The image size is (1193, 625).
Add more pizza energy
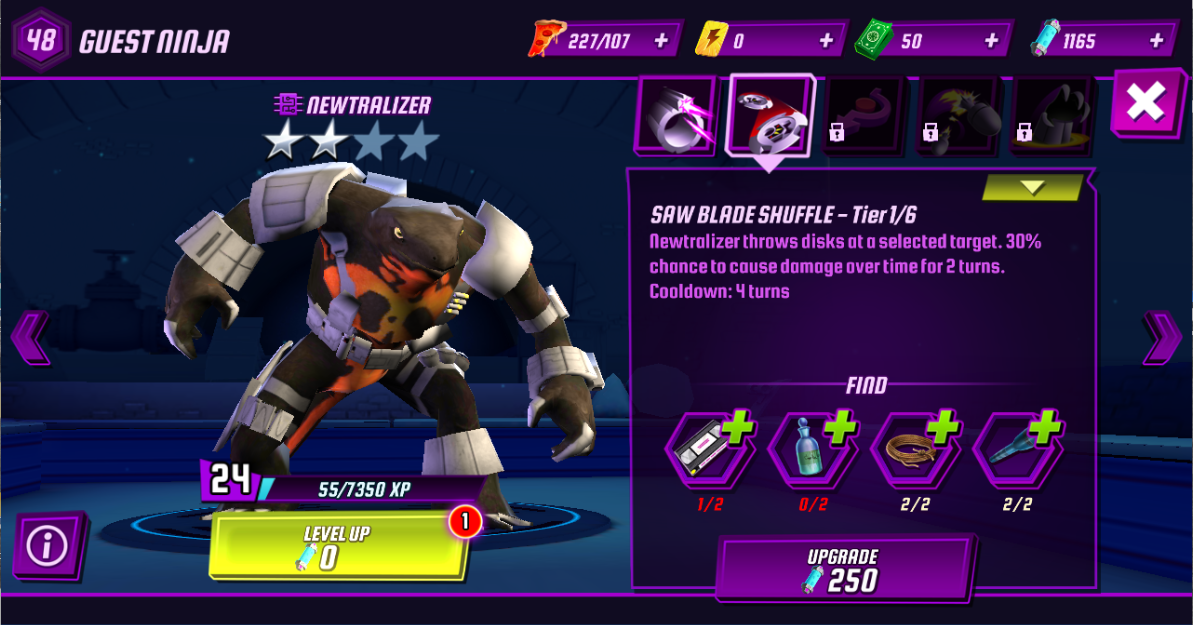(661, 41)
